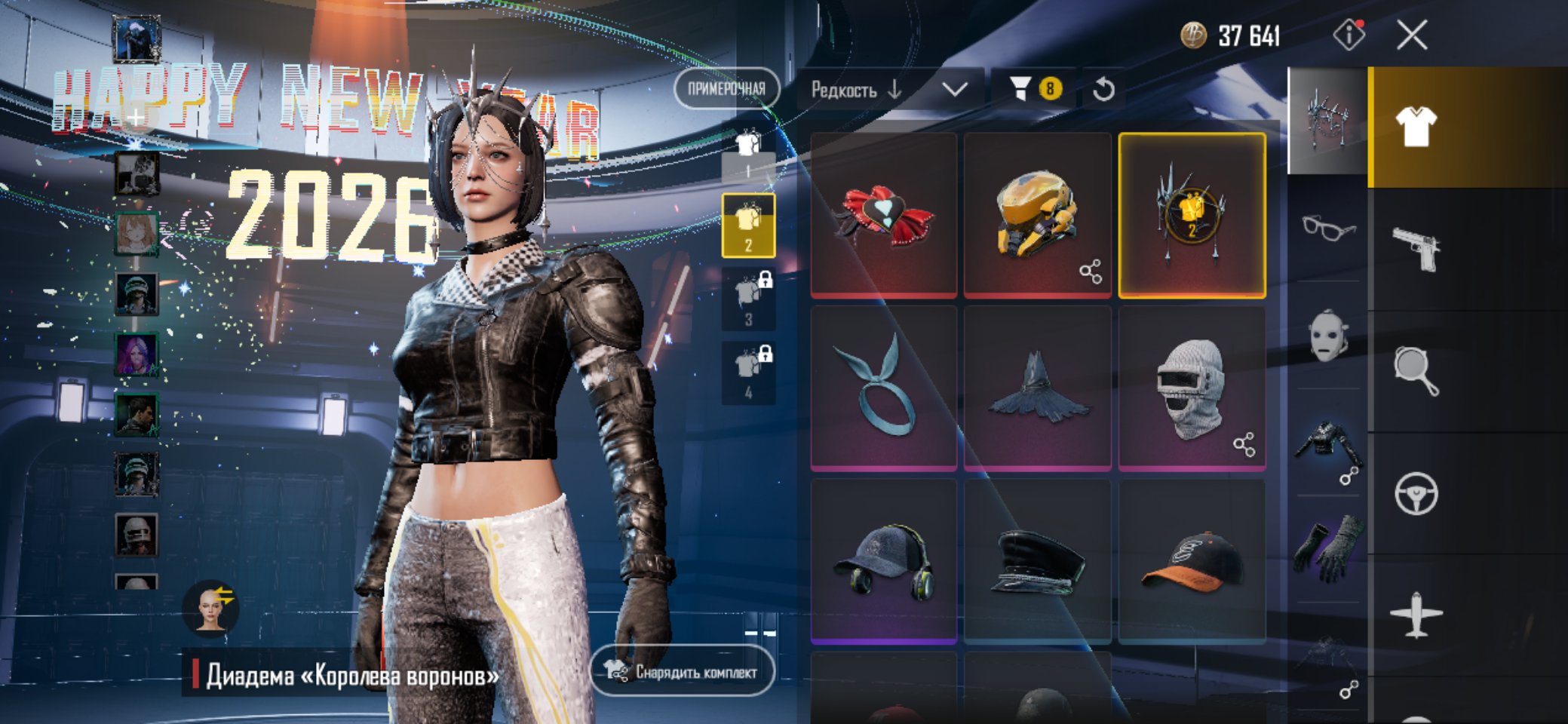This screenshot has height=724, width=1568.
Task: Show the glasses equipment slot
Action: [1328, 226]
